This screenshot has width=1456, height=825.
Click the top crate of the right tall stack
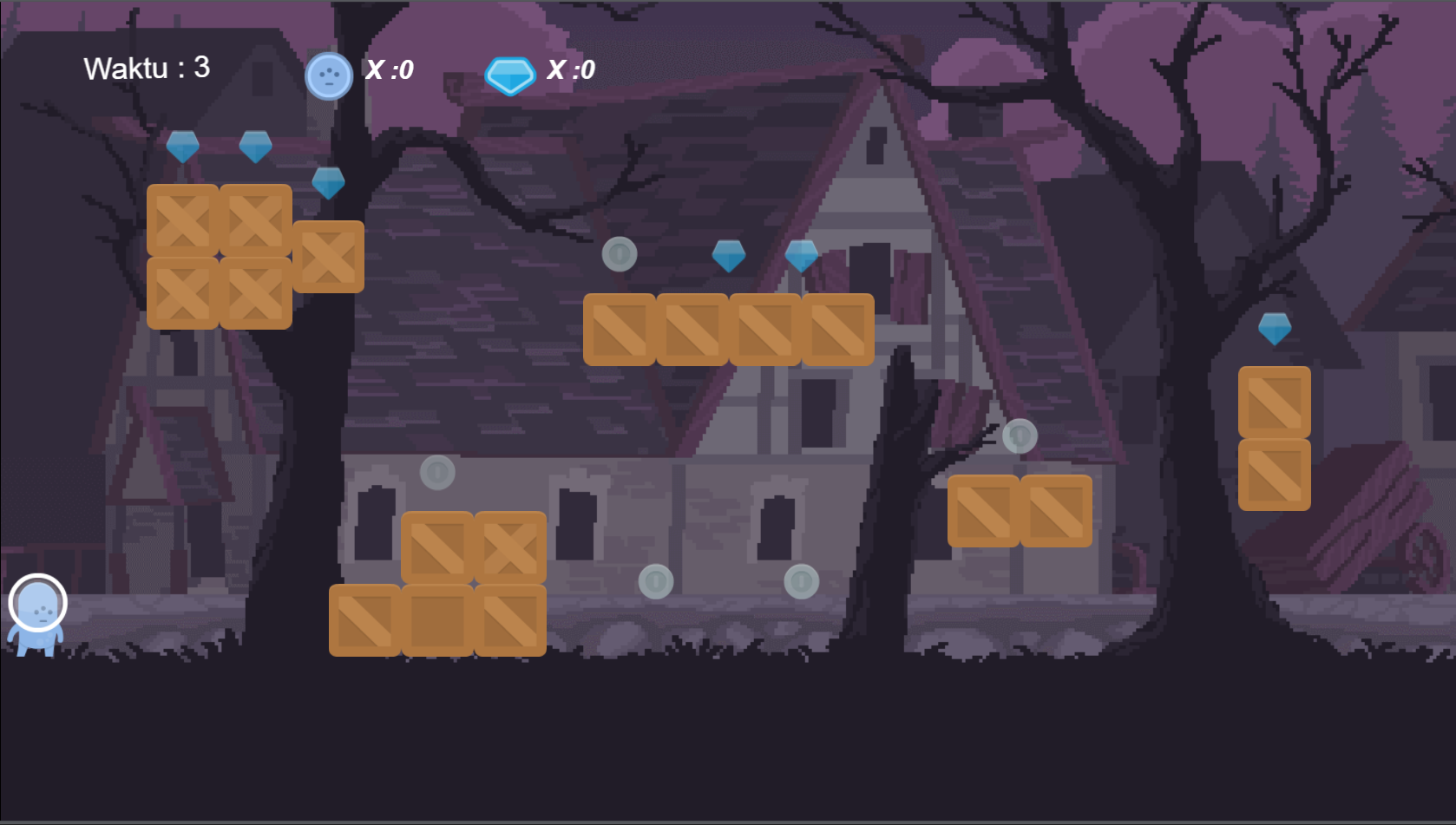pyautogui.click(x=1276, y=402)
